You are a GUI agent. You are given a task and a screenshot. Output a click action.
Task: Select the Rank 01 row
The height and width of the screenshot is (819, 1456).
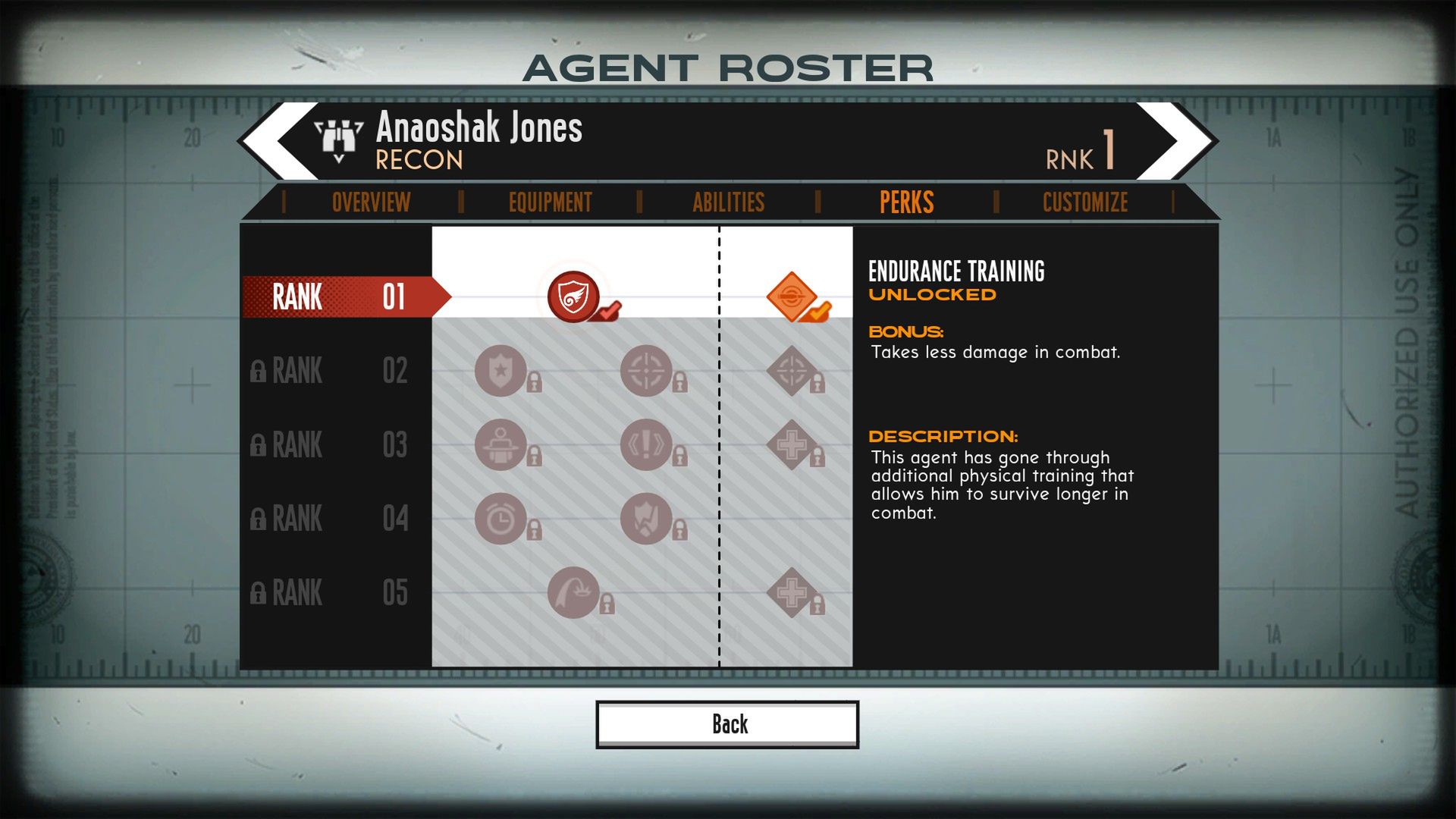339,297
